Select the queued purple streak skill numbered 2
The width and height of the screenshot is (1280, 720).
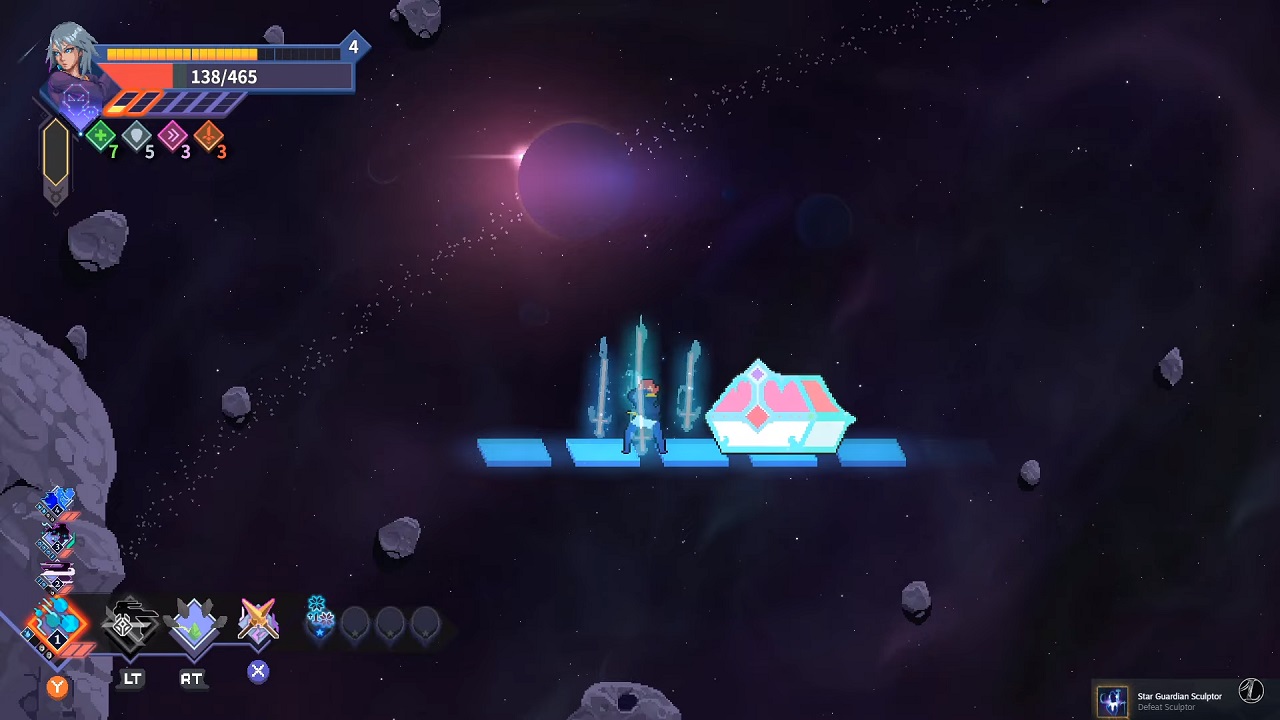tap(57, 575)
